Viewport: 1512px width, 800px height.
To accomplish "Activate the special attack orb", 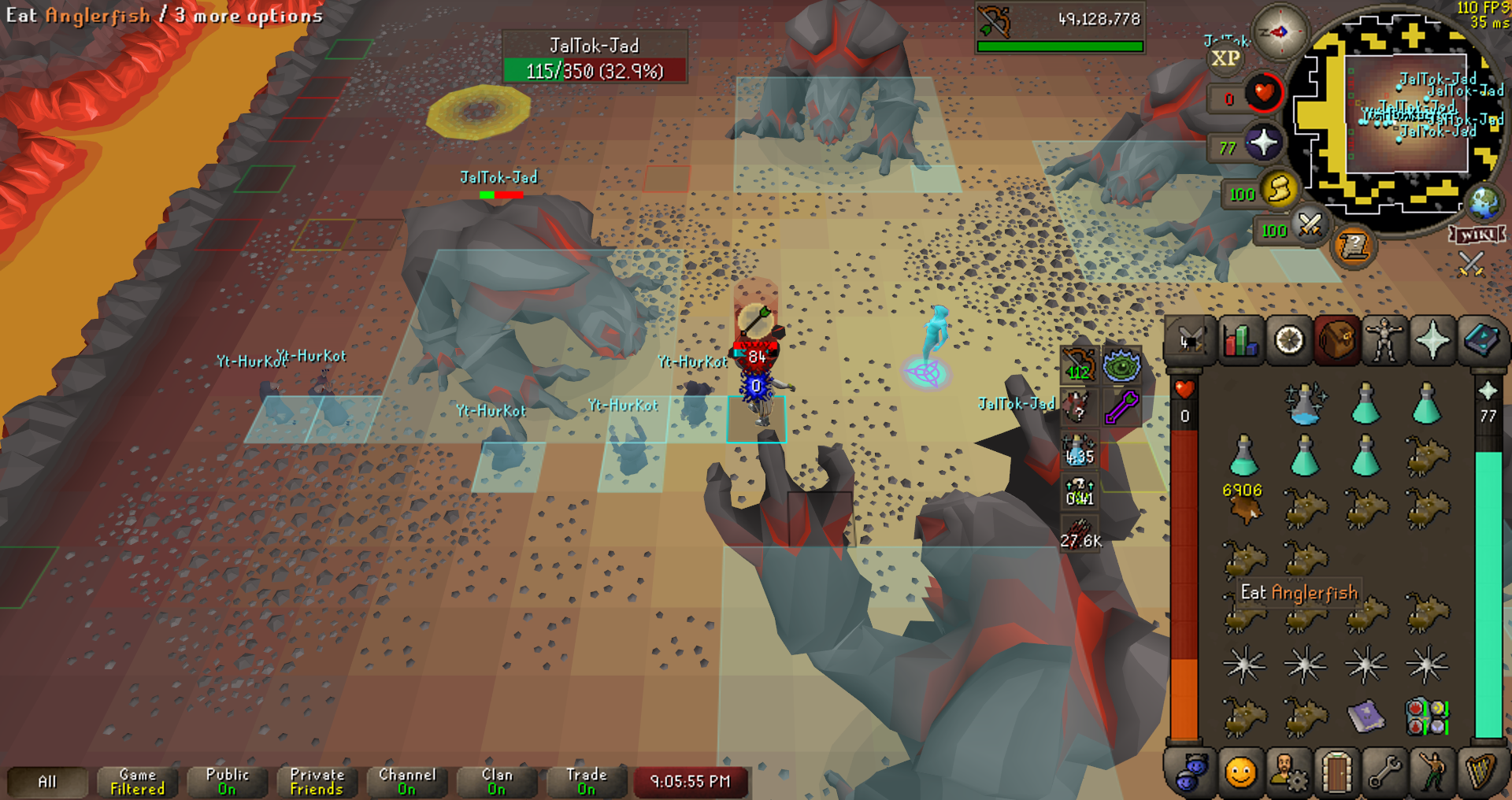I will coord(1310,228).
